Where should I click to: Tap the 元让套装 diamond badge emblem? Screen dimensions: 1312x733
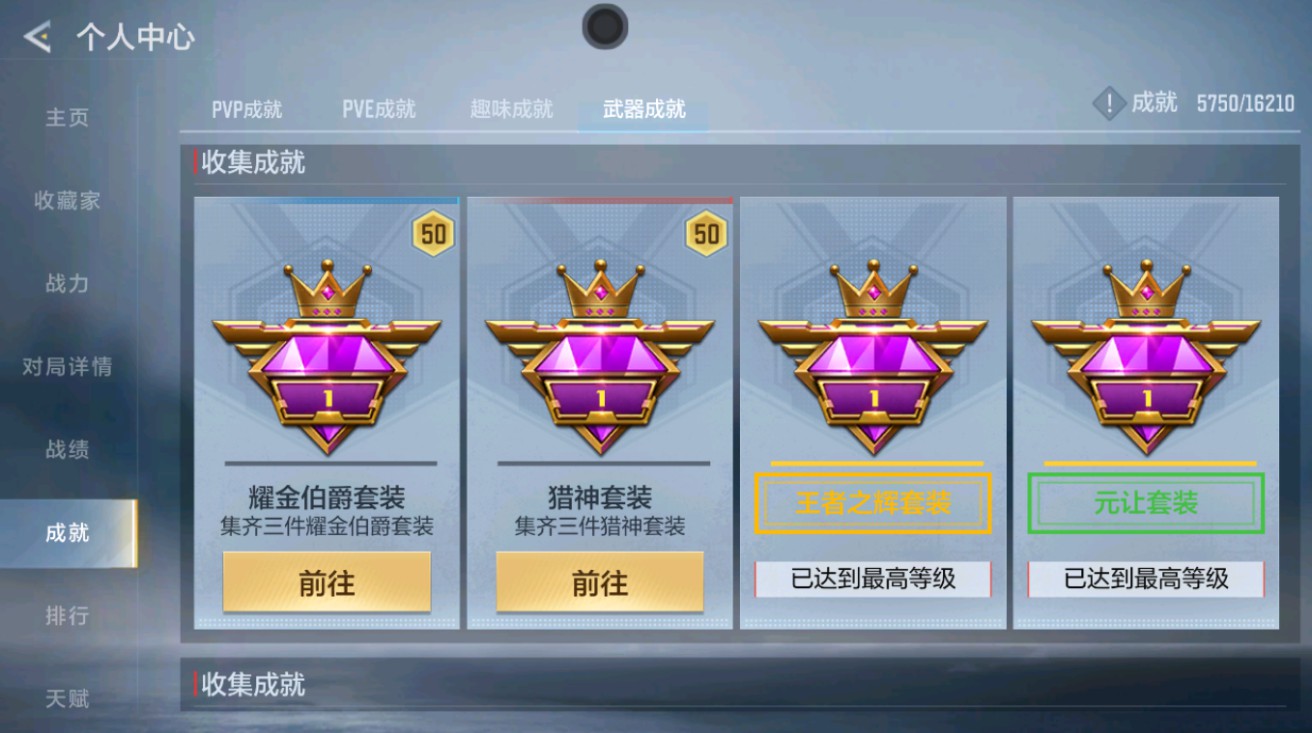click(x=1147, y=370)
